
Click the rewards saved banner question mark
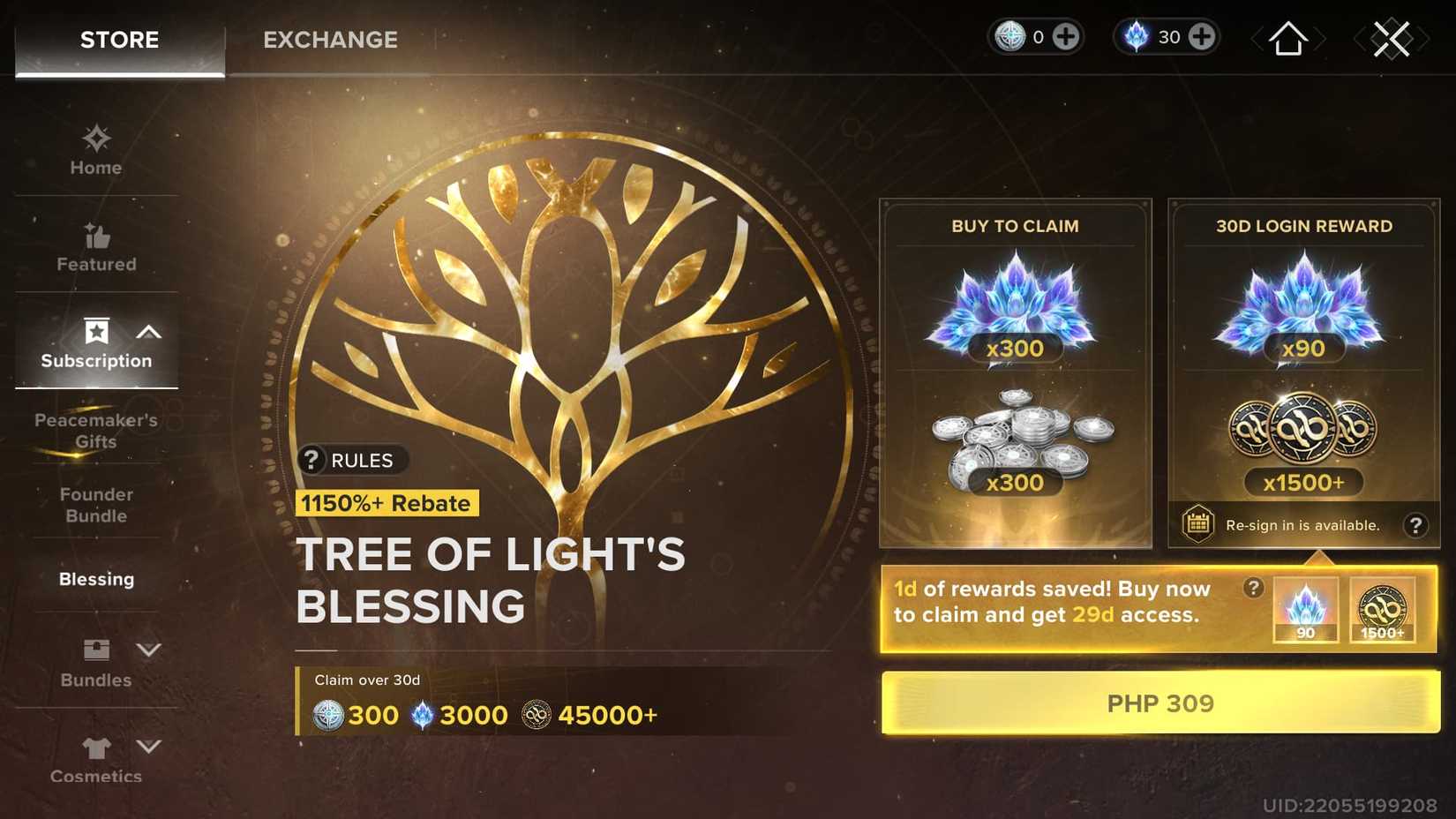pos(1253,588)
